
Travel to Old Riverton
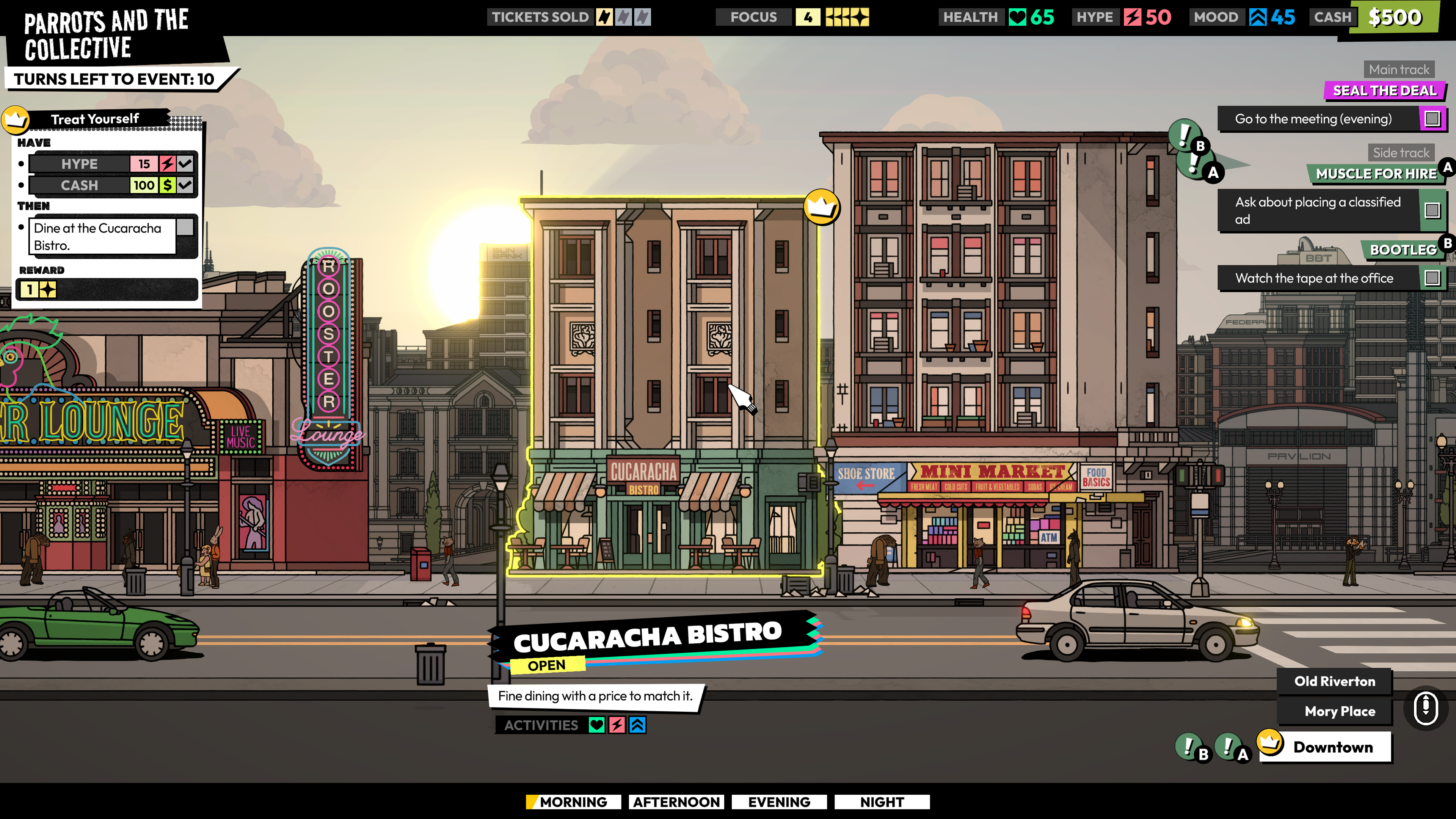point(1335,681)
